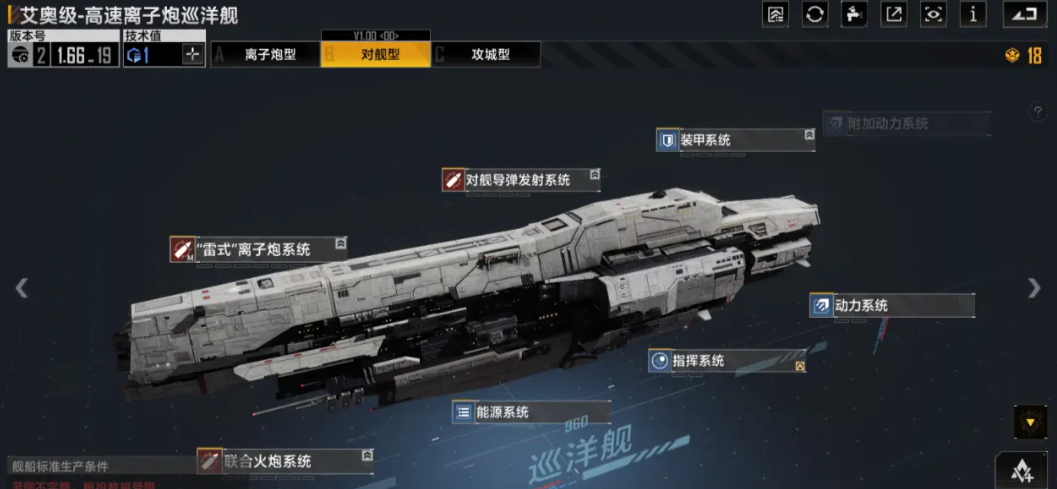
Task: Open the 联合火炮系统 module
Action: point(284,461)
